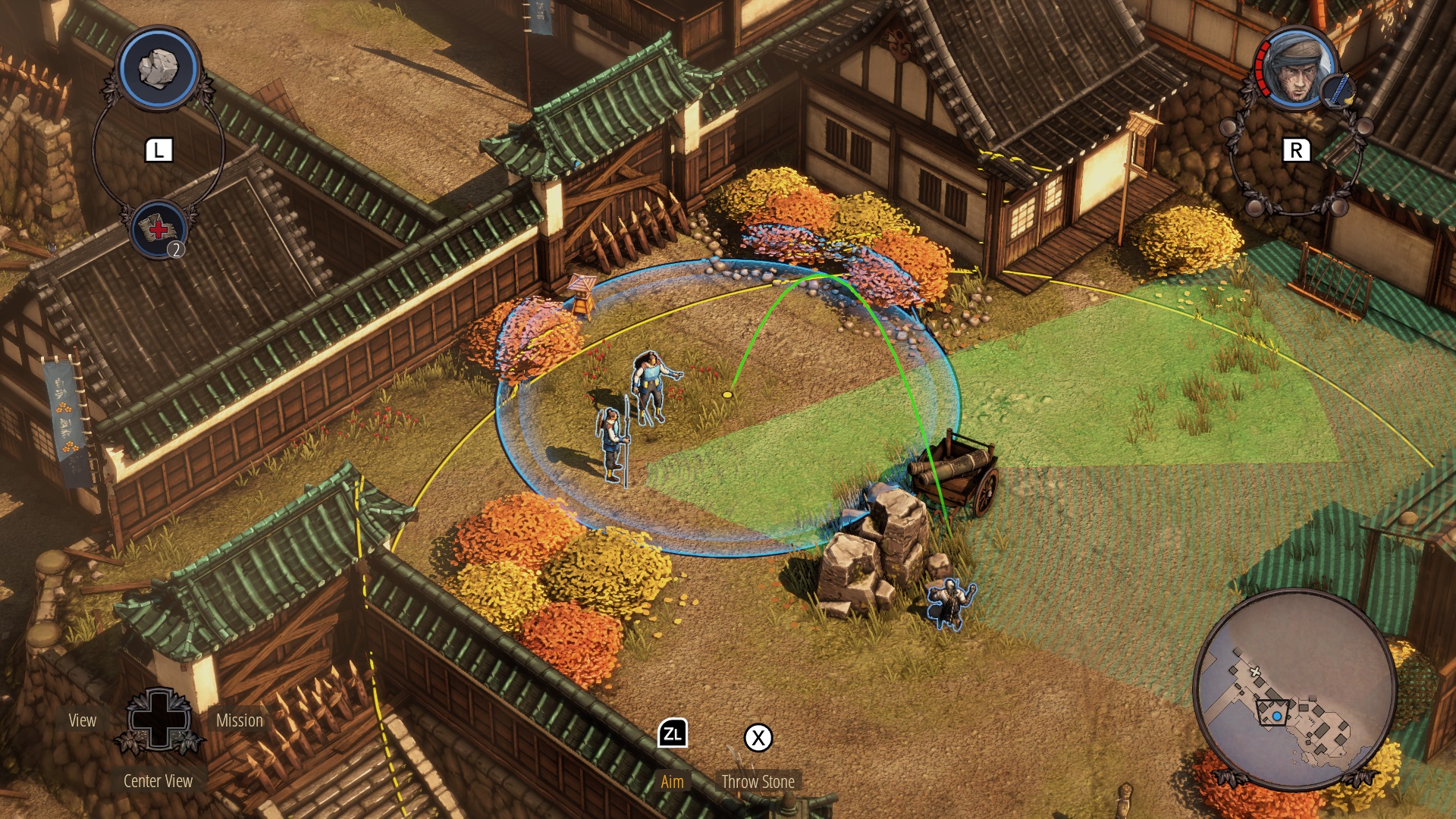Open the Mission screen
The width and height of the screenshot is (1456, 819).
pos(238,721)
